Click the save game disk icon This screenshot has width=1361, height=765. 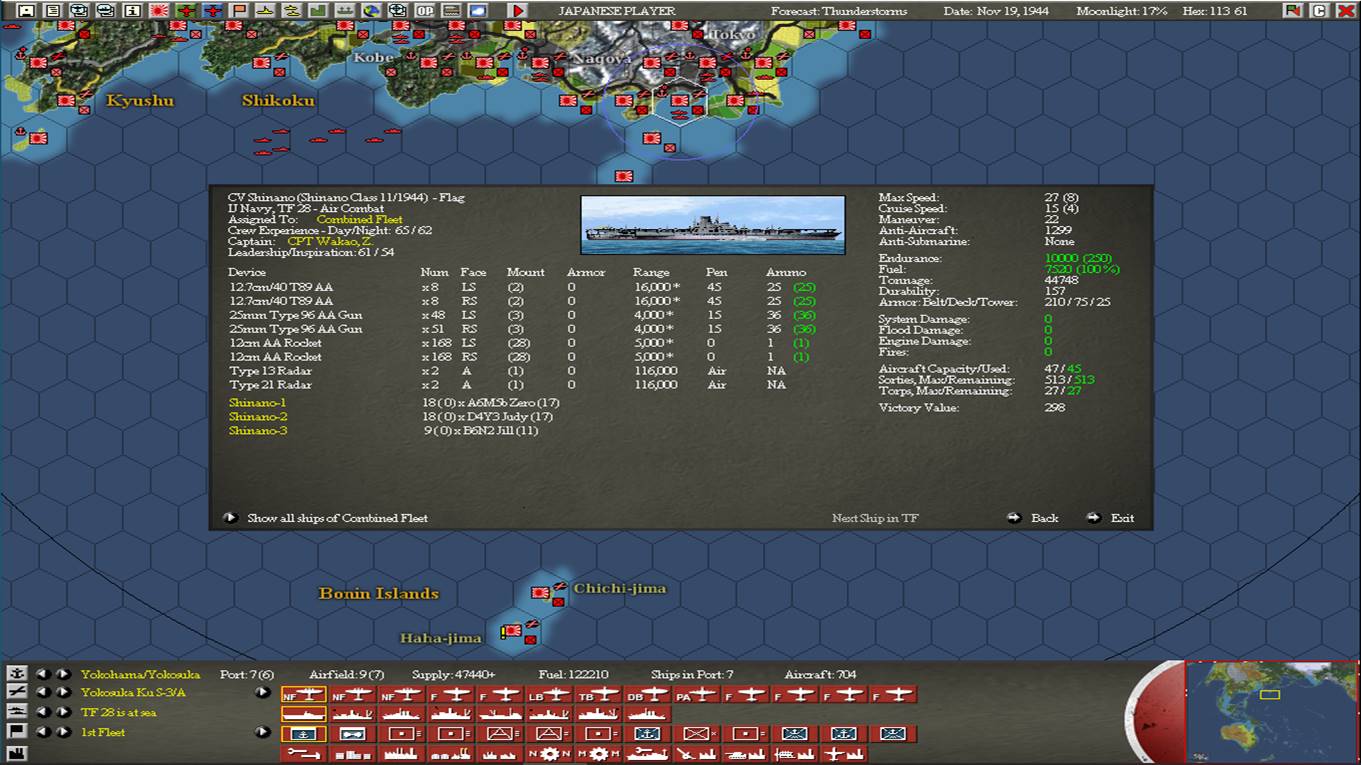pyautogui.click(x=26, y=11)
